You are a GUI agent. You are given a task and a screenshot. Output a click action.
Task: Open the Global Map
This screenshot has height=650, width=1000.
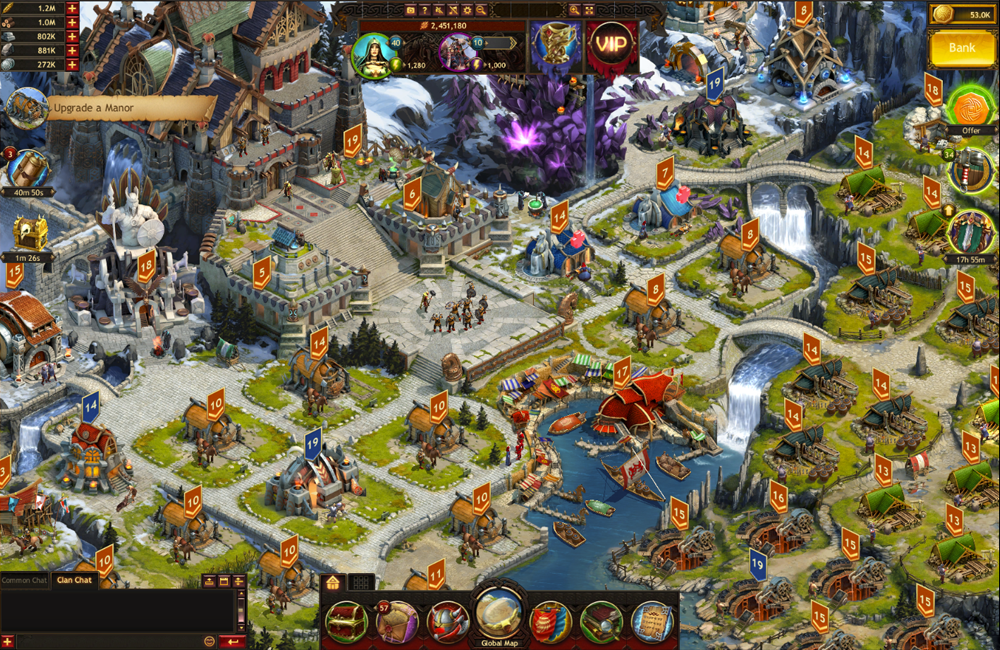(497, 615)
